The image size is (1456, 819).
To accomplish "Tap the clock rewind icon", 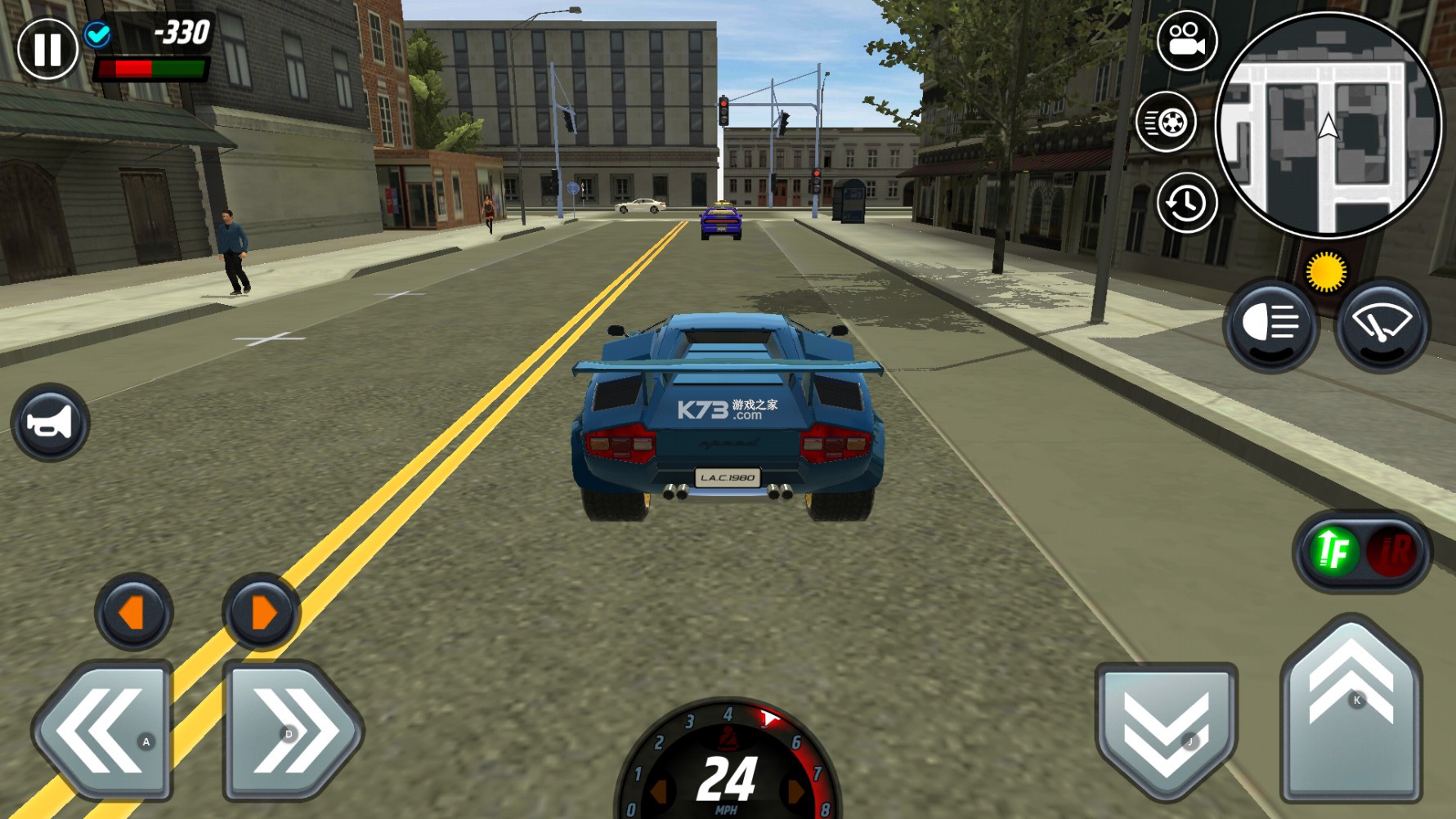I will pos(1186,203).
